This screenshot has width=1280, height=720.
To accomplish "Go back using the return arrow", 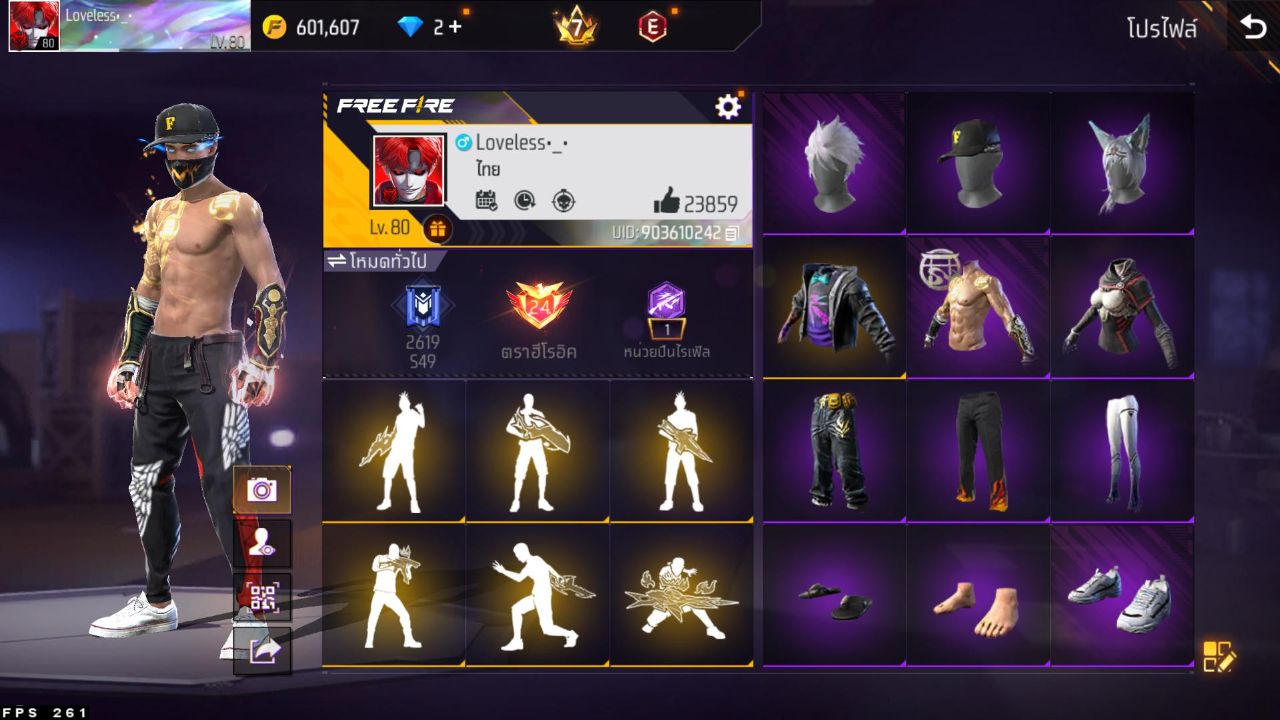I will pos(1253,27).
